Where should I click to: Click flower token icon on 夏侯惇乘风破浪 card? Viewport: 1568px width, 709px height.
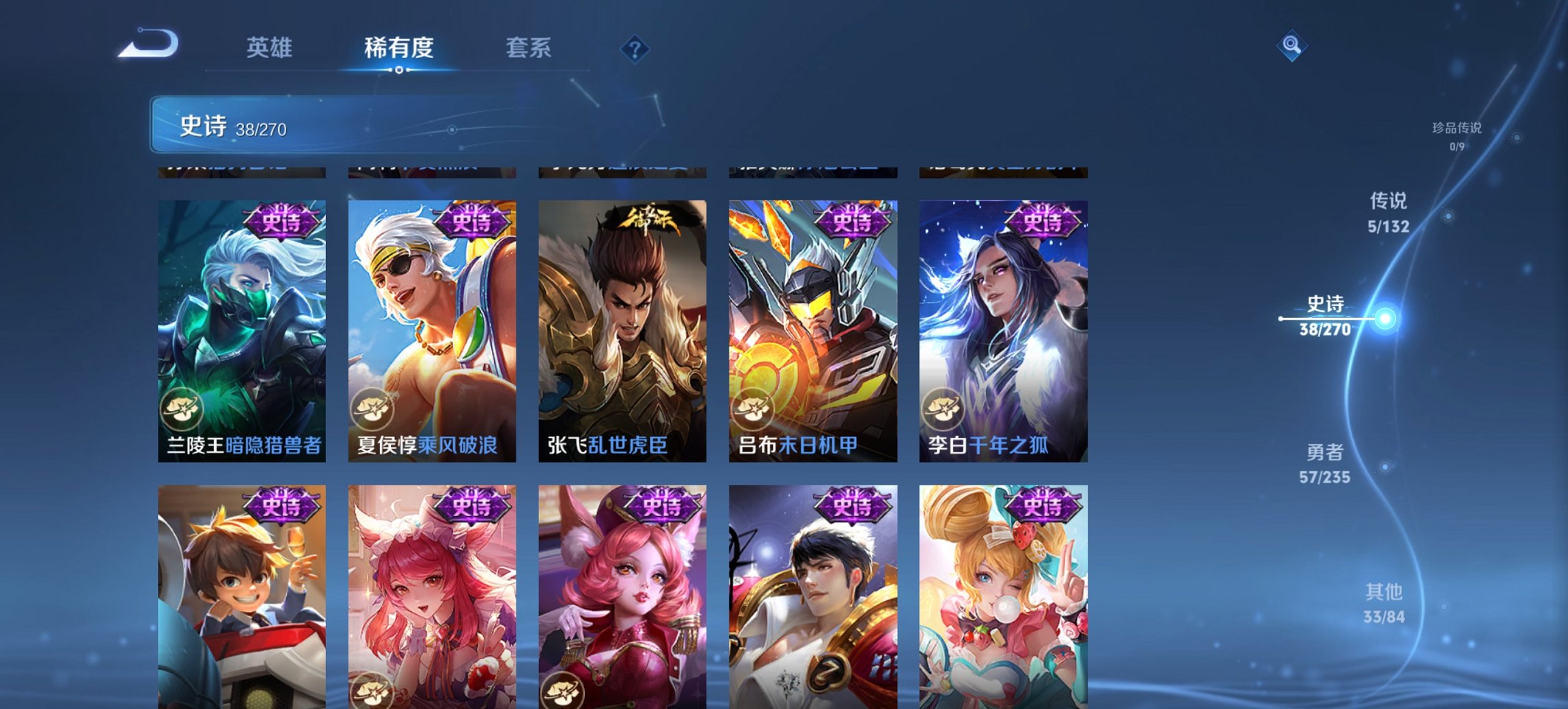[373, 407]
